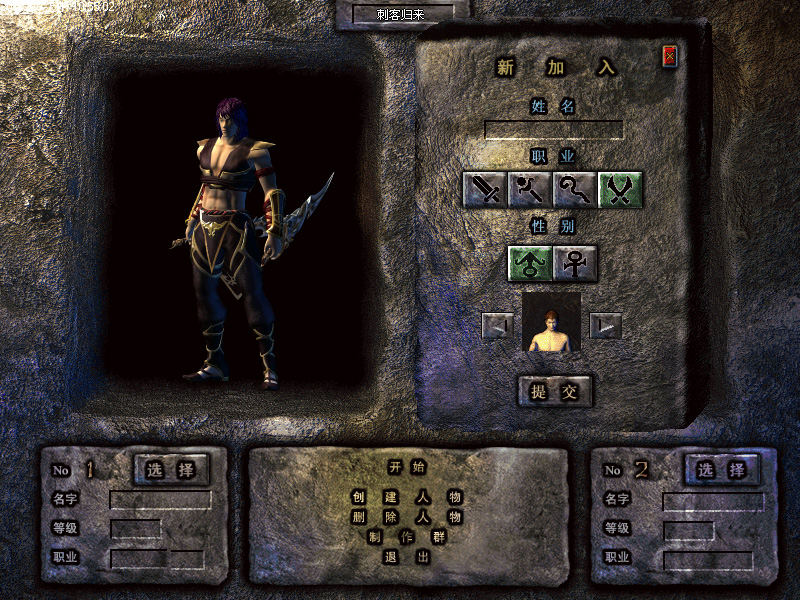View the 制作群 credits entry

(407, 537)
